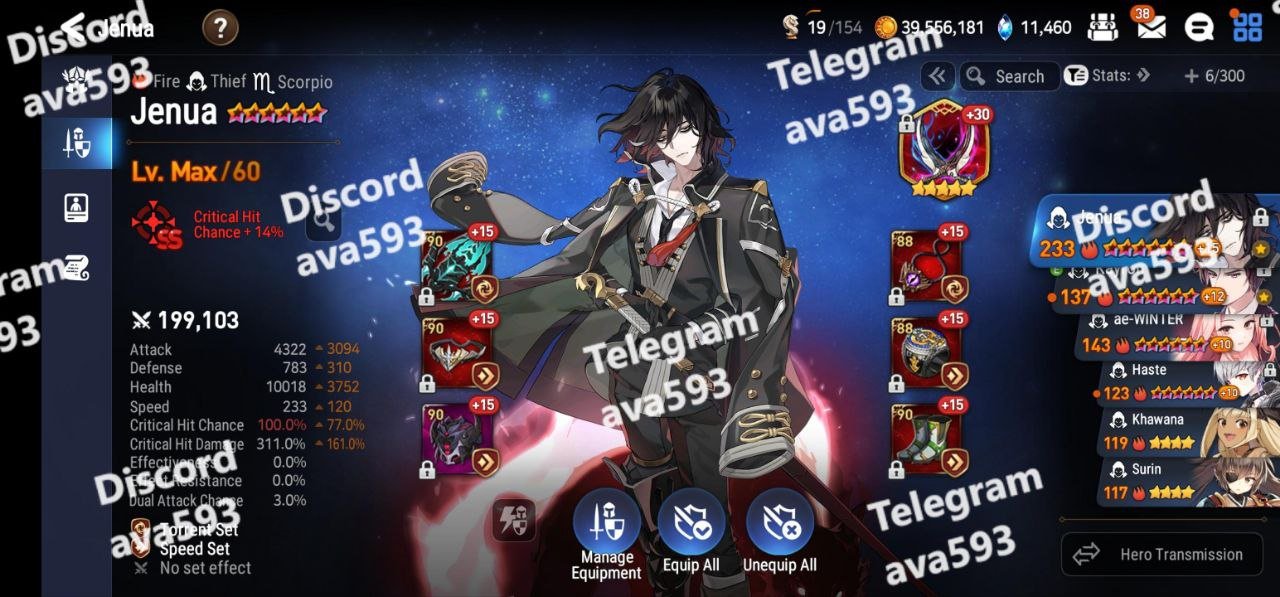The width and height of the screenshot is (1280, 597).
Task: Open the hero Search field
Action: (x=1009, y=76)
